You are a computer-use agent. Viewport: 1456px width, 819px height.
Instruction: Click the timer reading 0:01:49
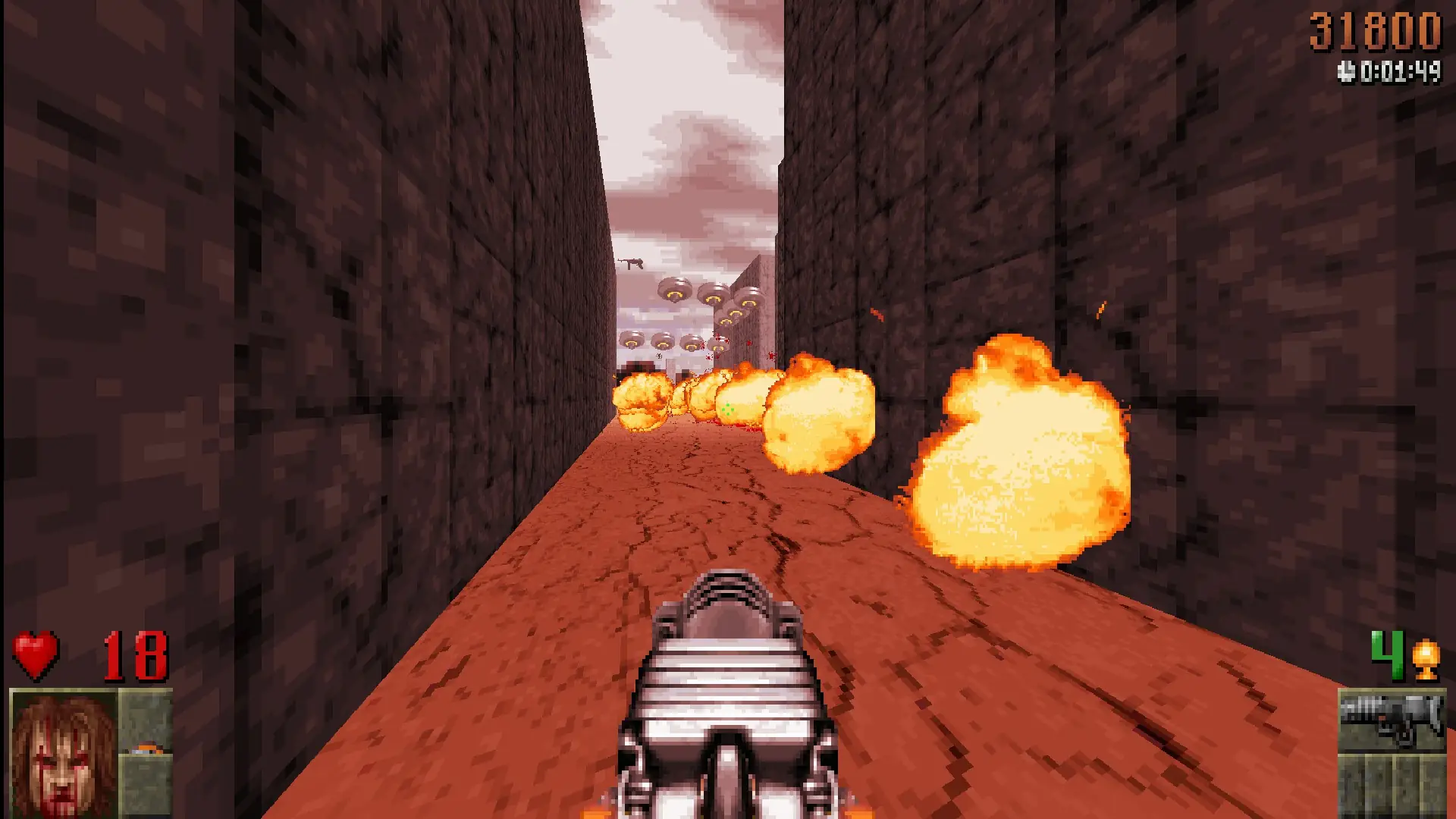[1399, 72]
